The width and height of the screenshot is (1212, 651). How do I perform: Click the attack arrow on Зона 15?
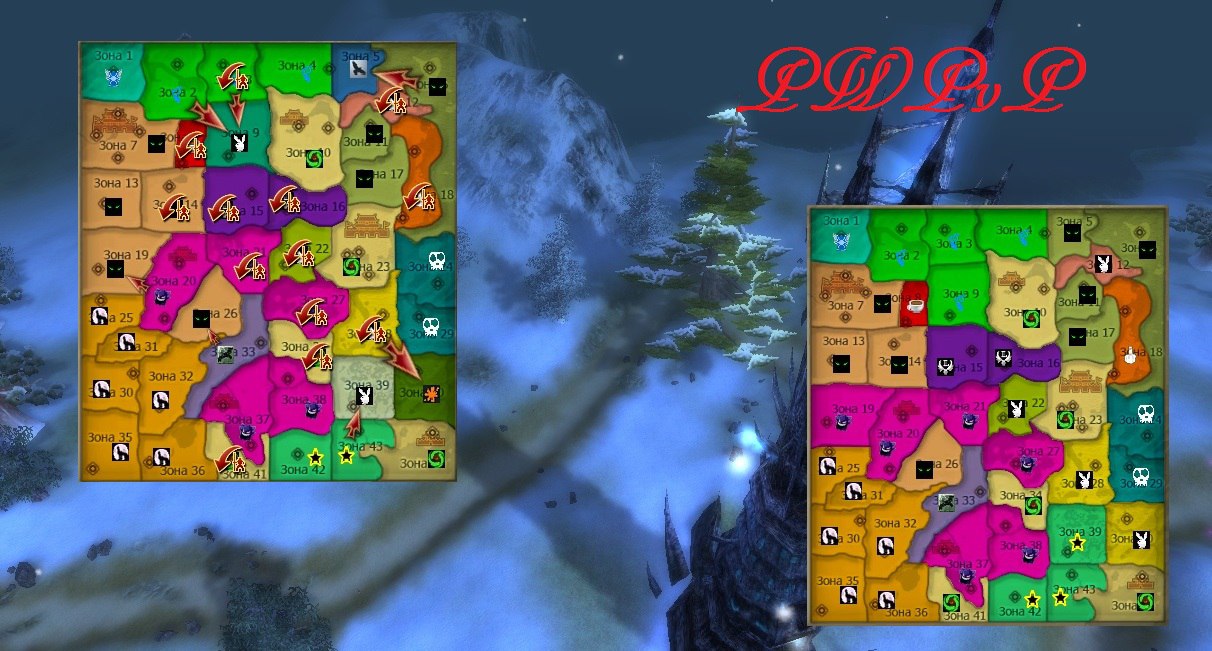pos(229,209)
